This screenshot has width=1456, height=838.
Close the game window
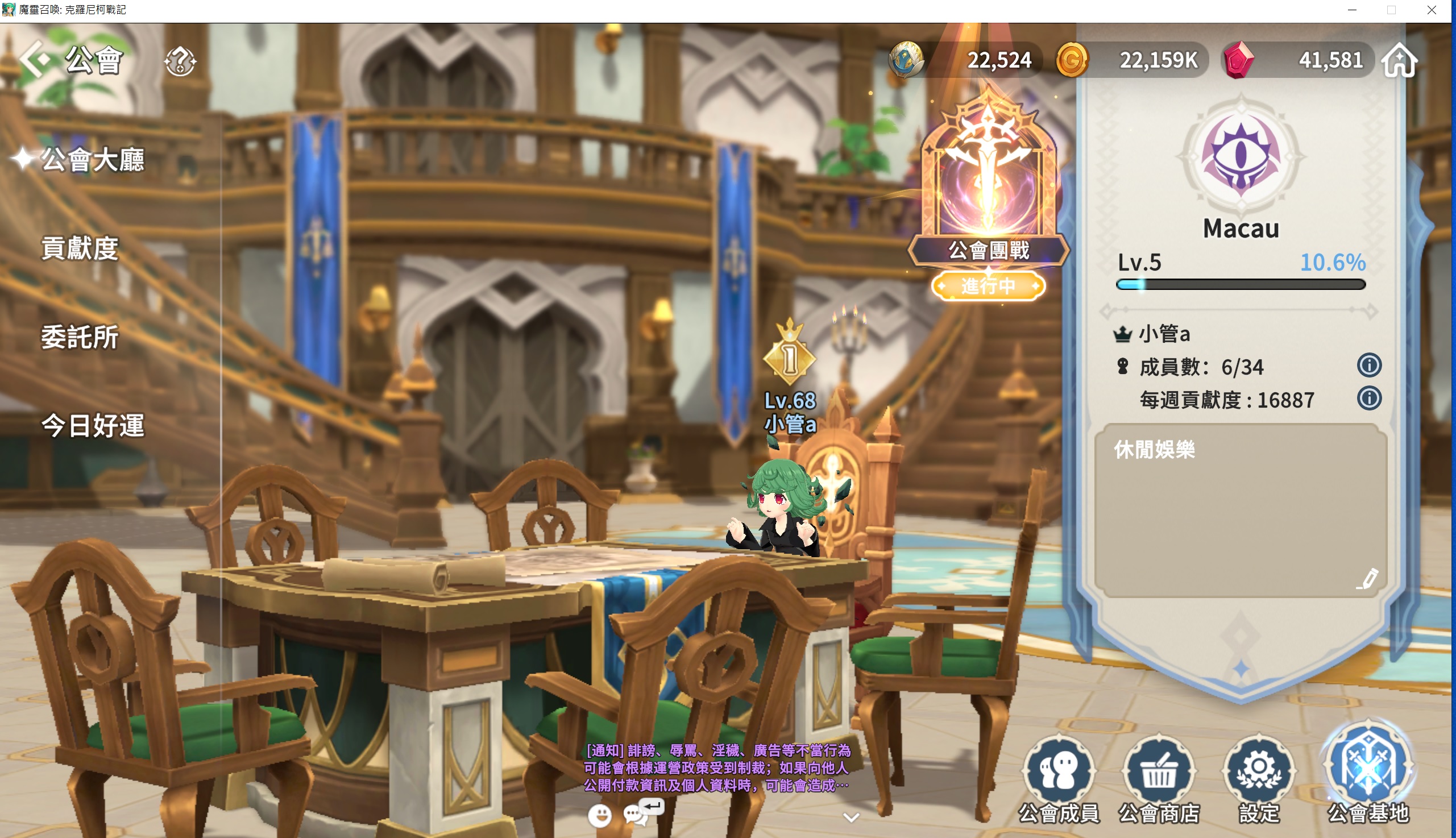coord(1431,10)
